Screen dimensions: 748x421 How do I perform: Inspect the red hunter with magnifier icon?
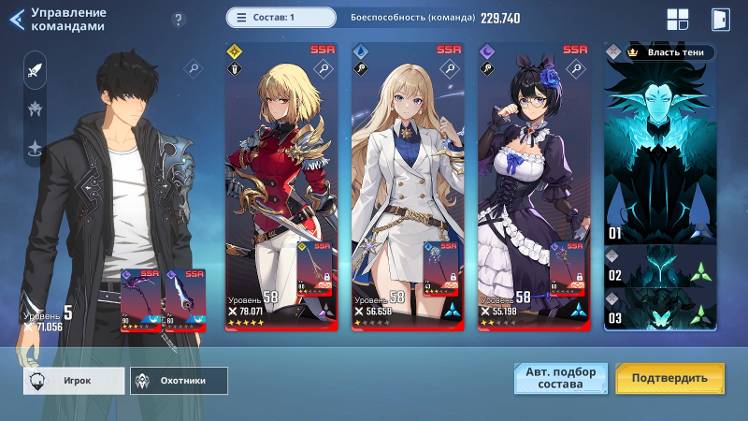323,69
